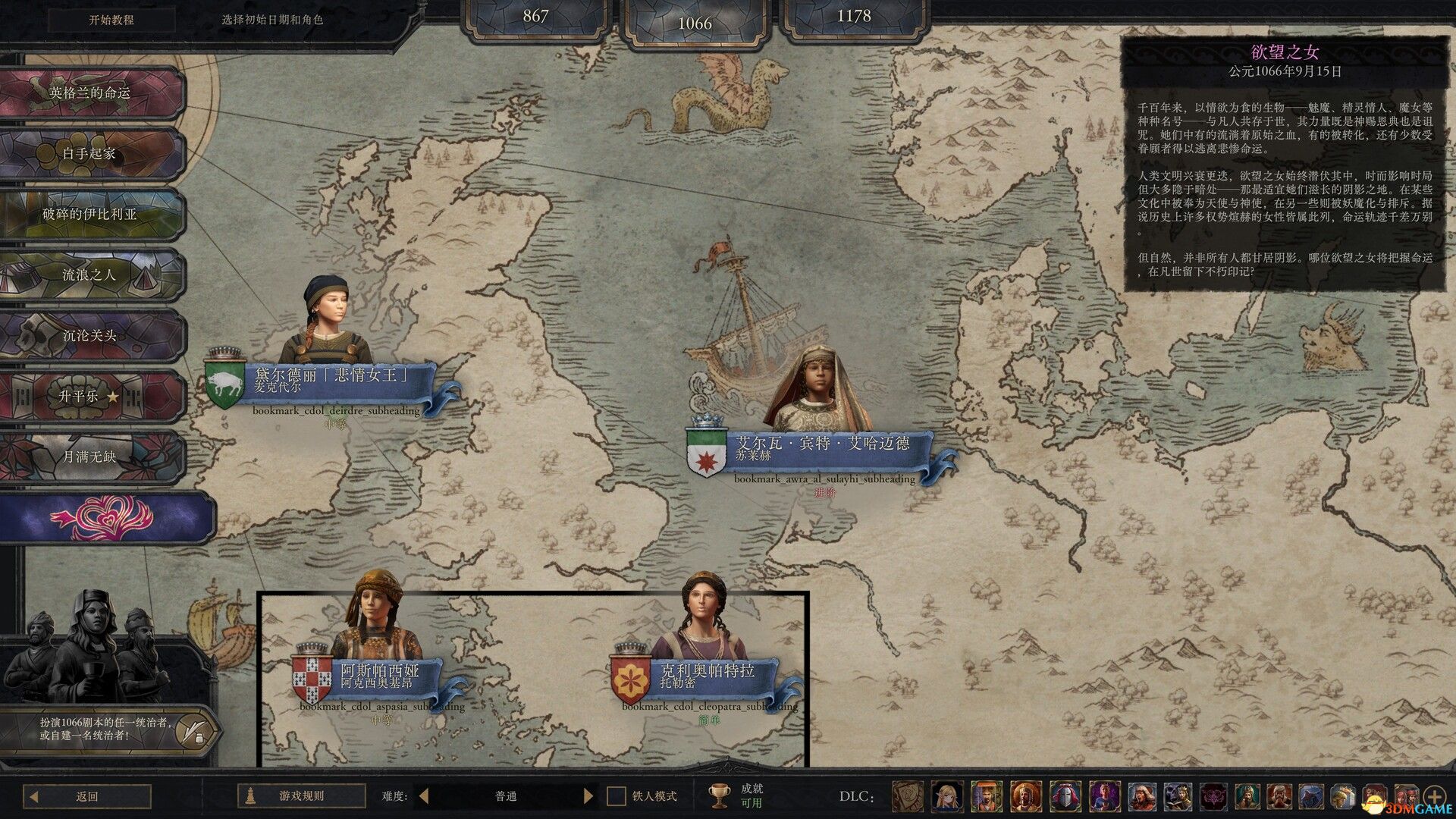
Task: Open 游戏规则 game rules
Action: [x=301, y=796]
